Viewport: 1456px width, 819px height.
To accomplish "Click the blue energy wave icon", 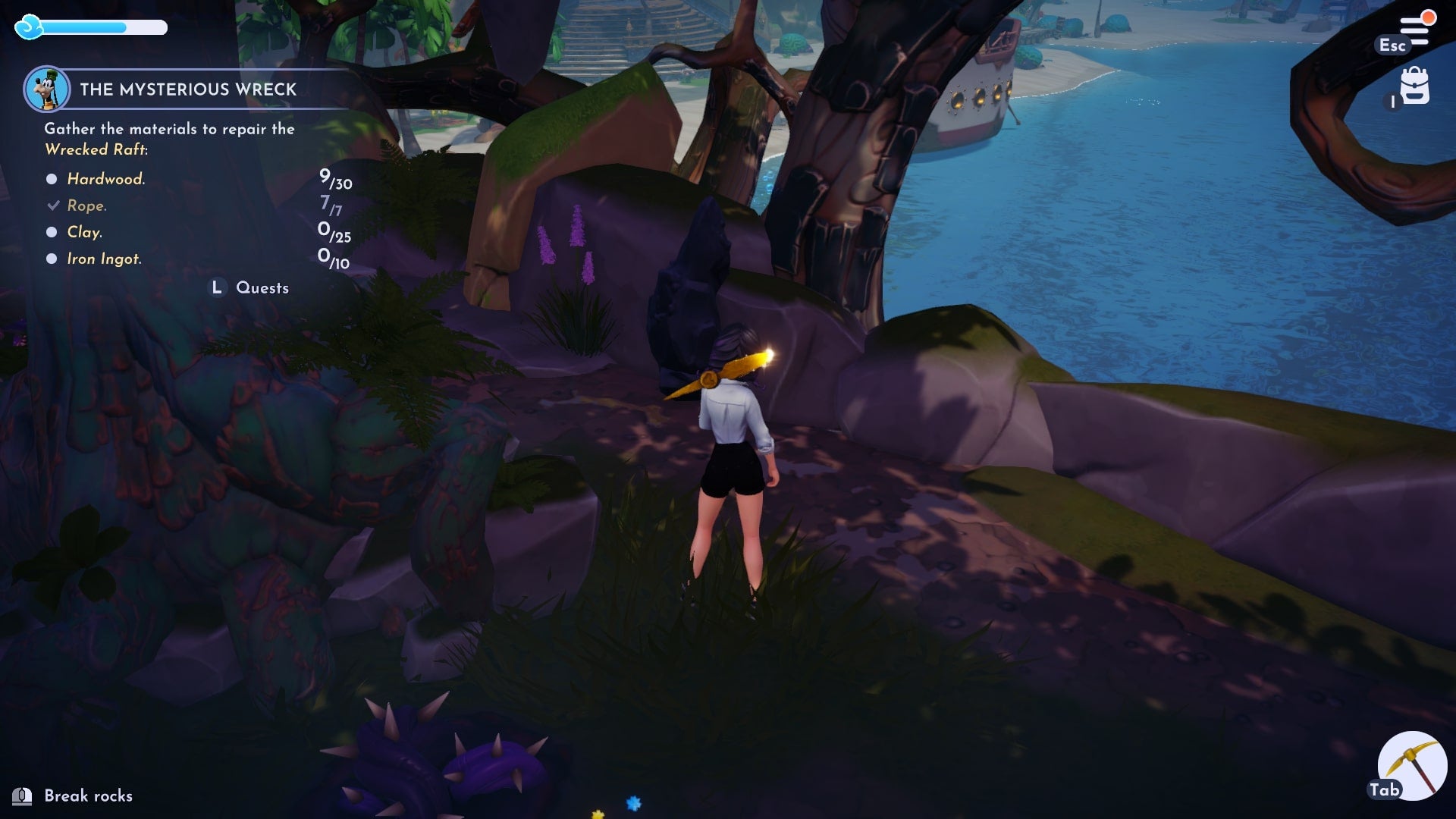I will [29, 27].
